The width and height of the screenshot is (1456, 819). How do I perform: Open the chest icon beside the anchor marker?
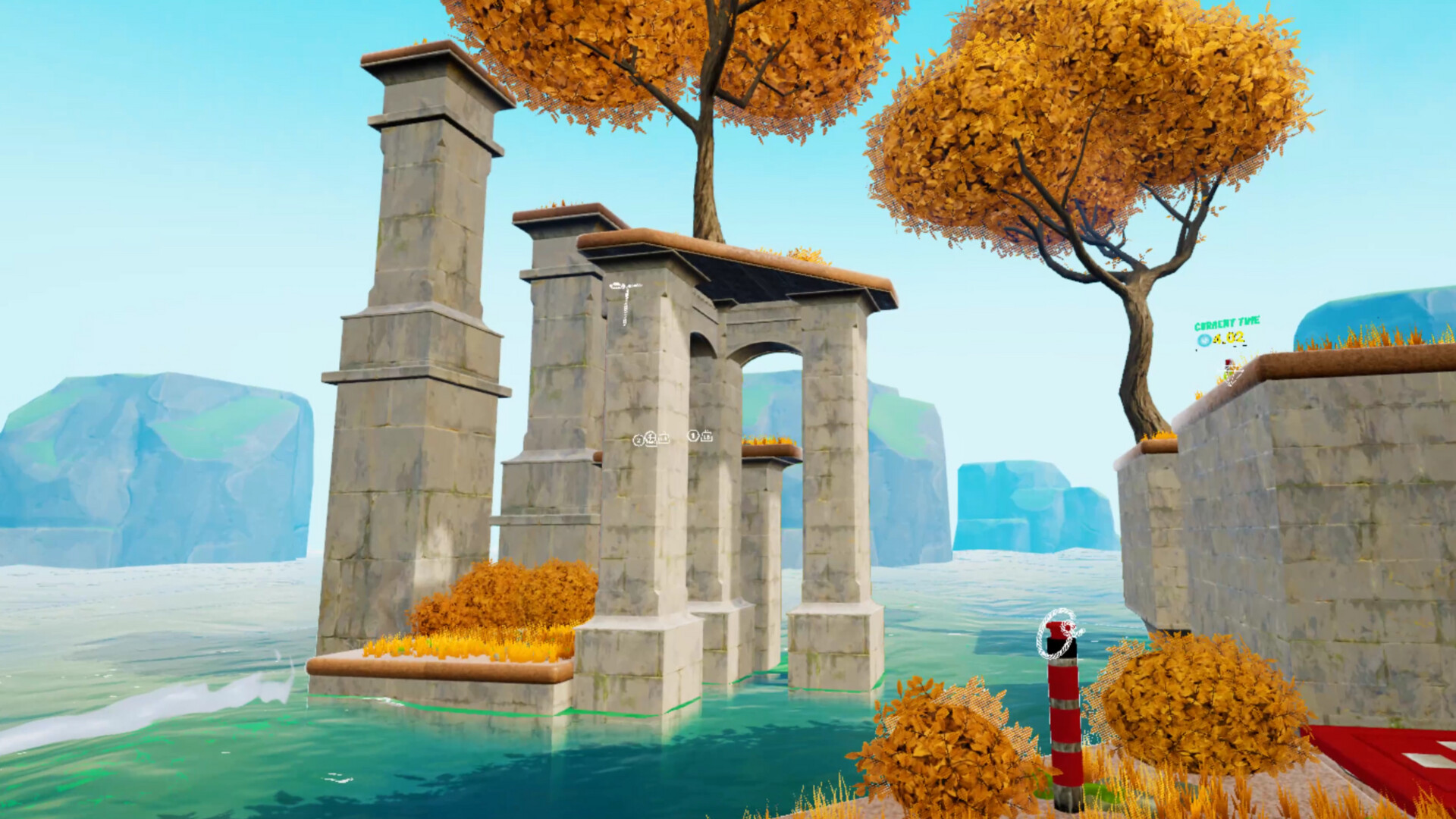tap(663, 438)
